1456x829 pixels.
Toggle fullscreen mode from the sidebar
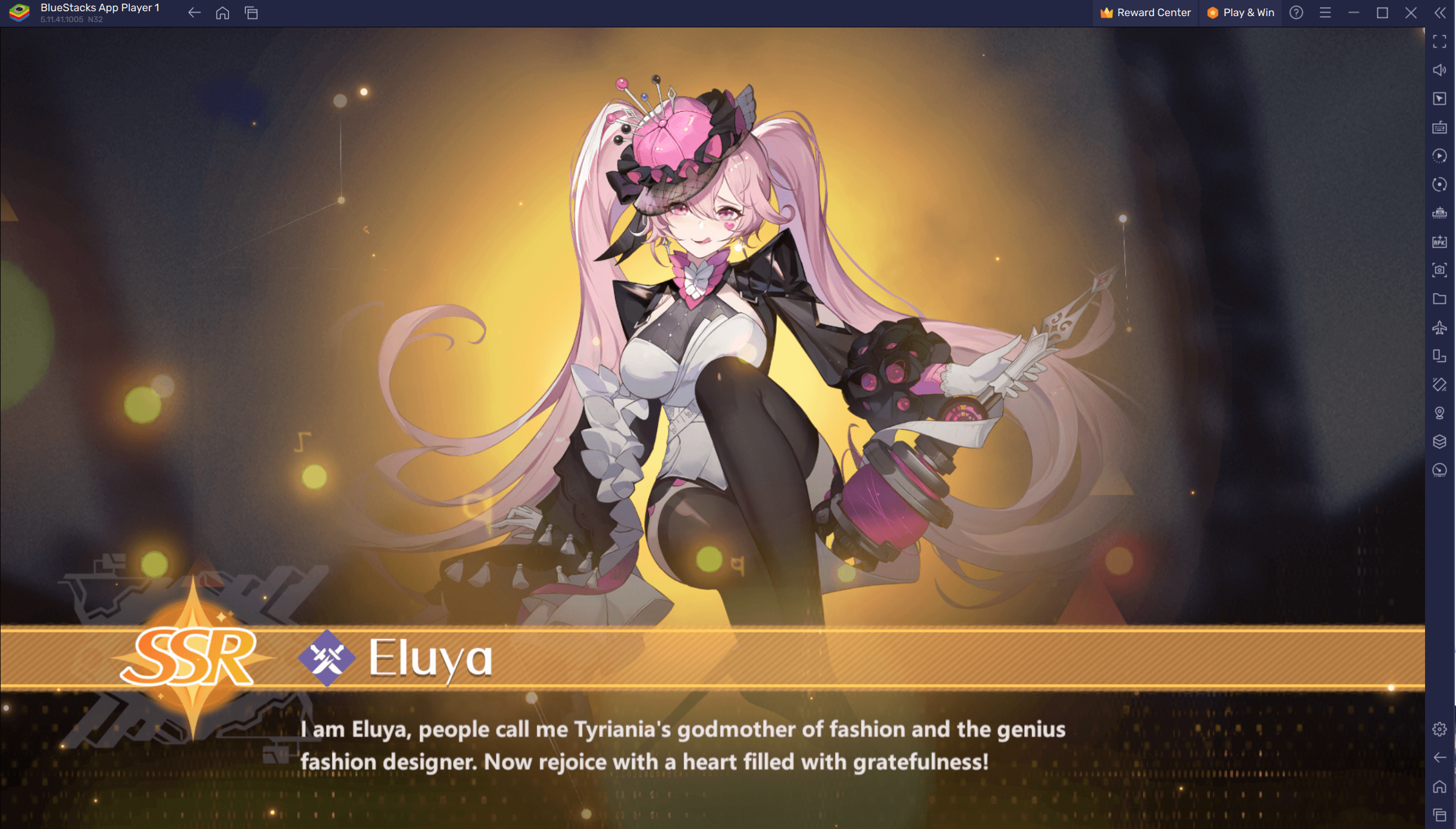tap(1441, 42)
